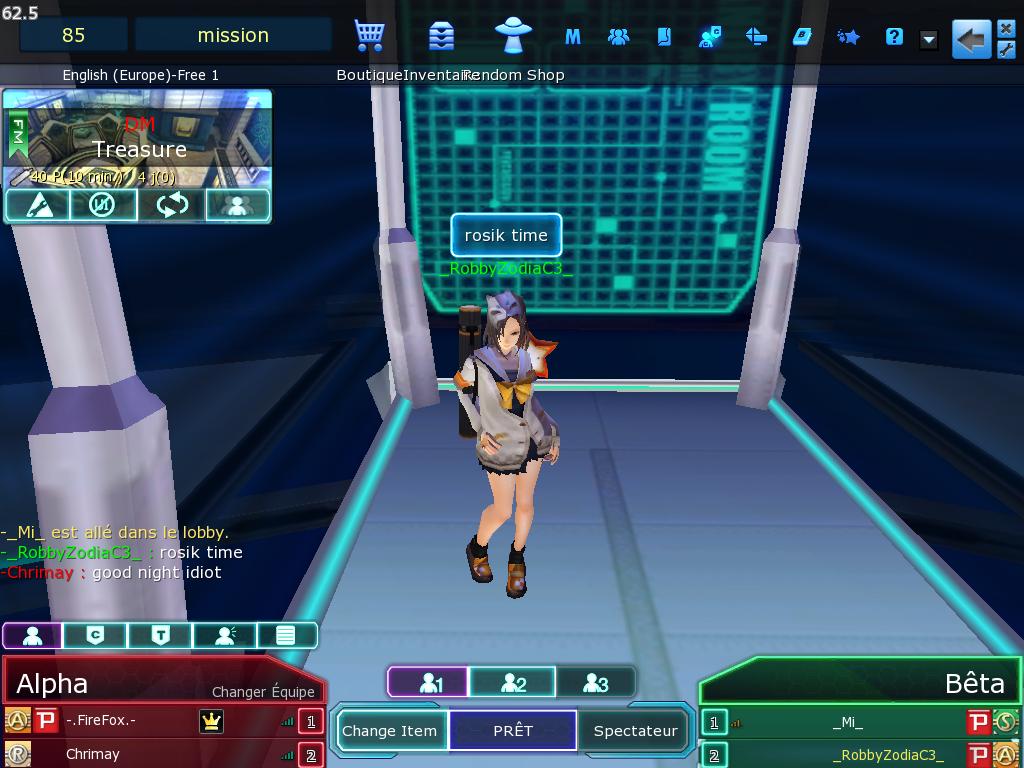Click the question mark help icon
Screen dimensions: 1024x768
click(894, 37)
